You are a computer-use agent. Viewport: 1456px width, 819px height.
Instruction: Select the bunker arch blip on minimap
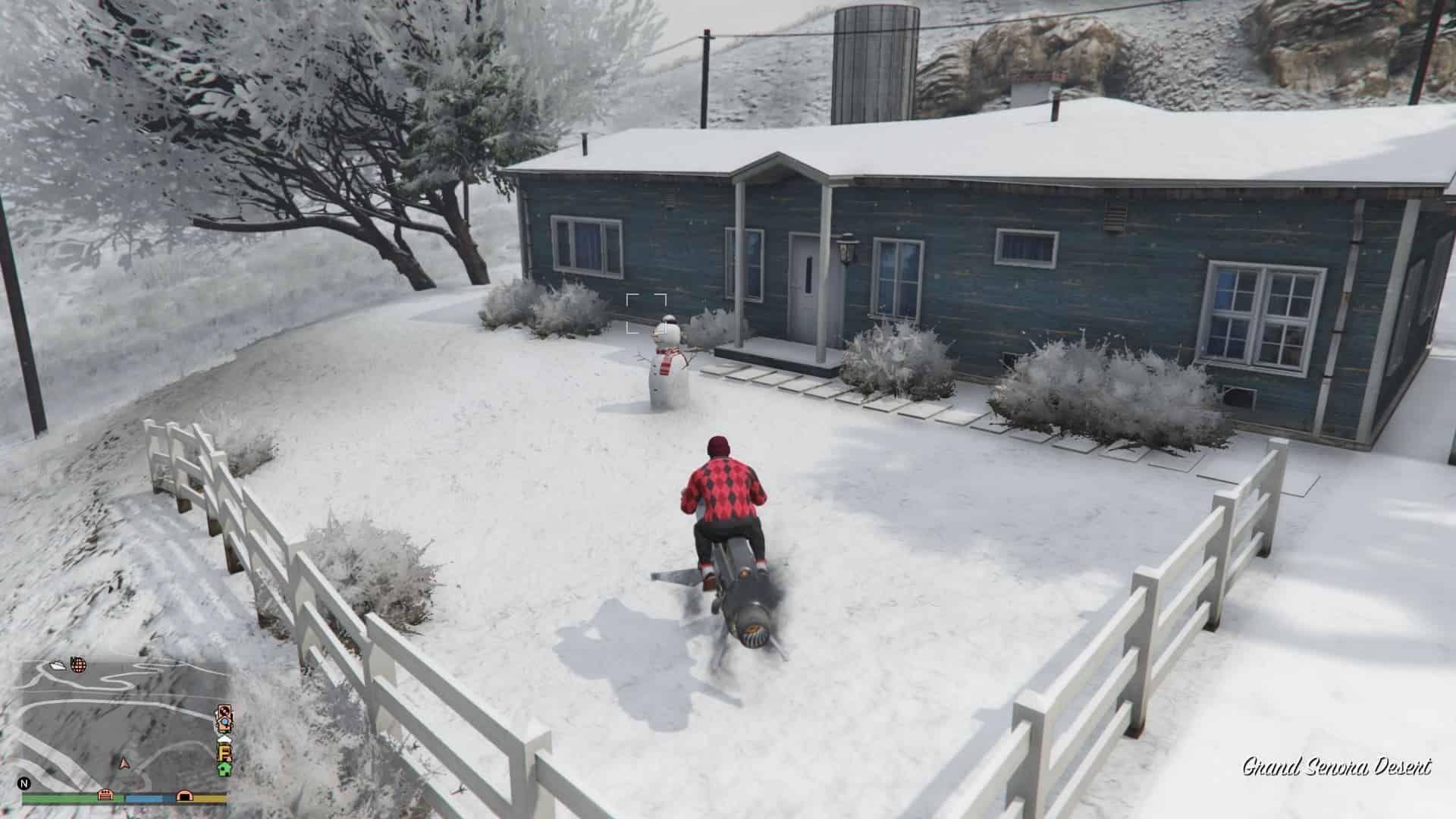tap(184, 795)
